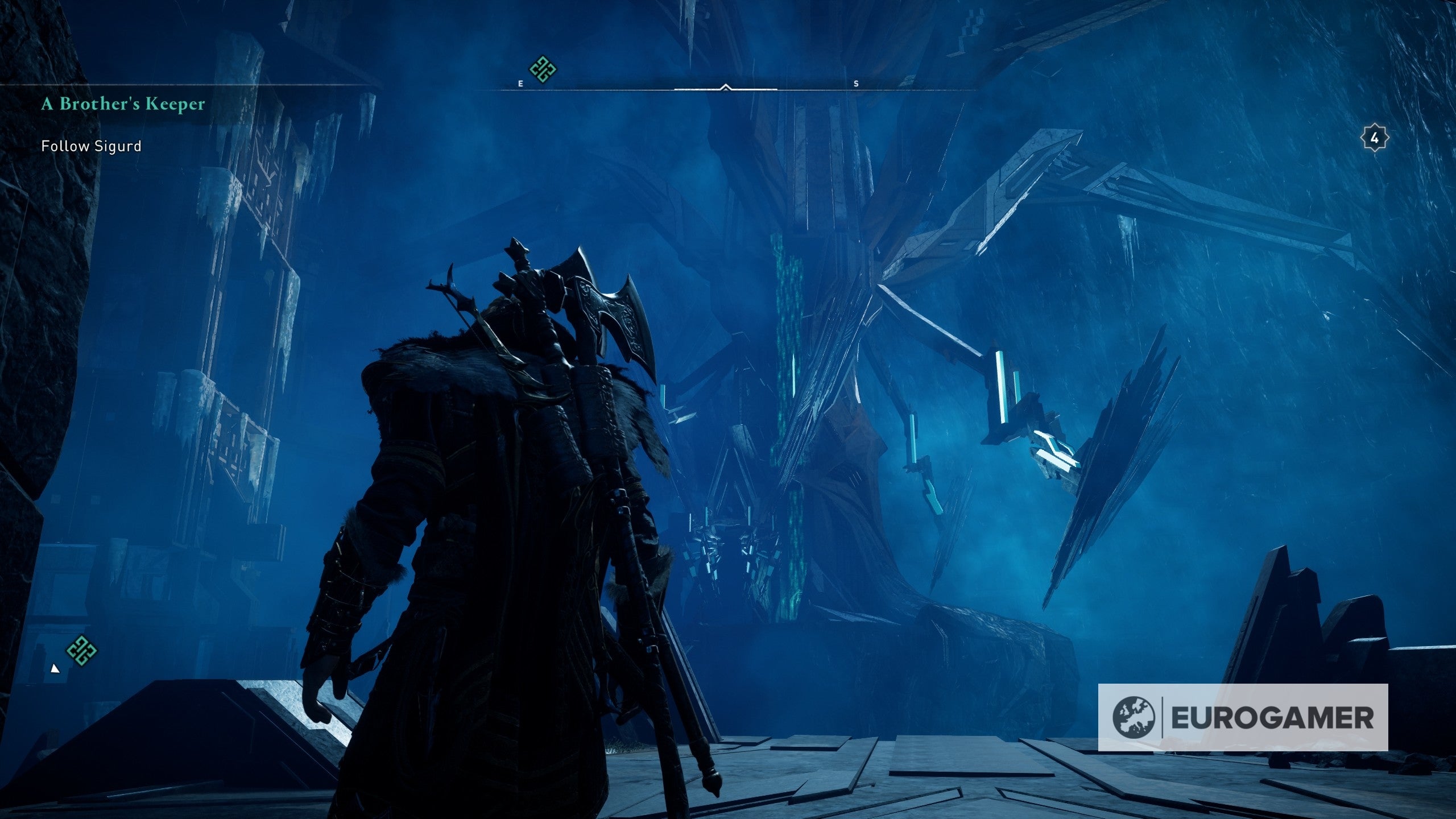The height and width of the screenshot is (819, 1456).
Task: Toggle the Follow Sigurd objective display
Action: click(91, 147)
